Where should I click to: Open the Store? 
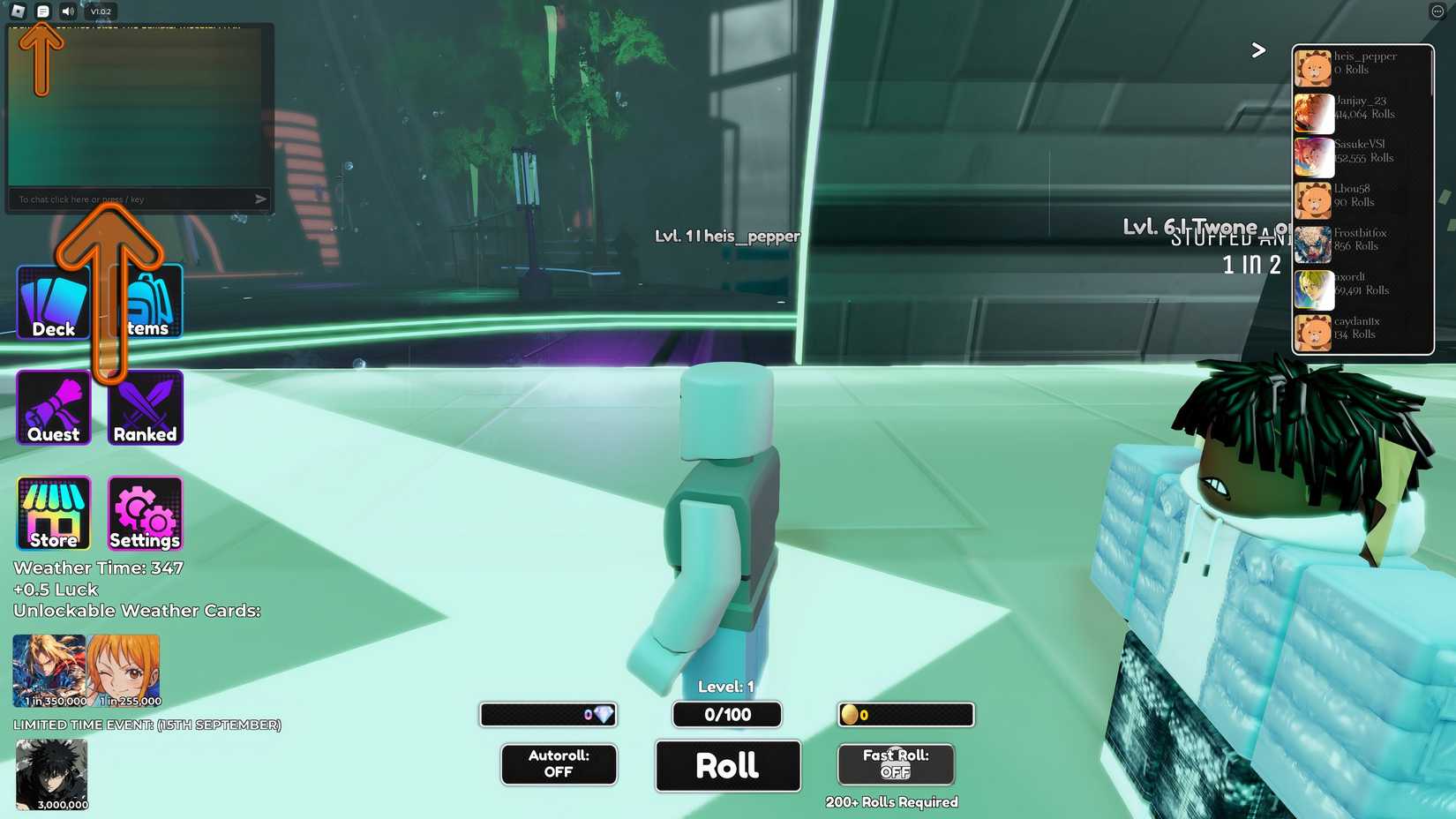coord(53,513)
